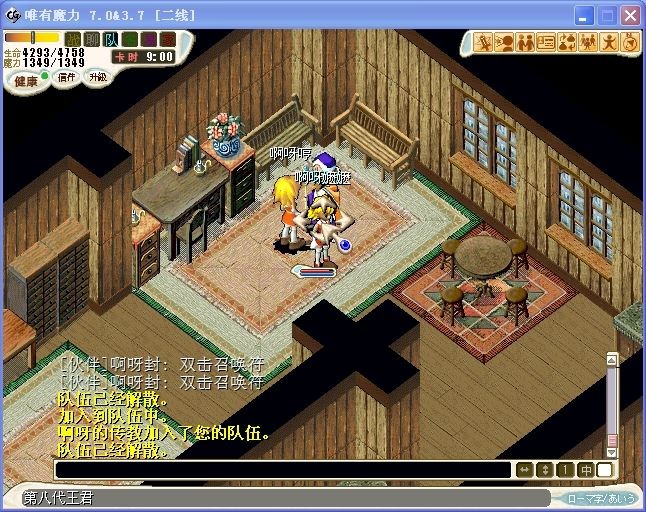
Task: Click the talking-head chat action icon
Action: click(505, 42)
